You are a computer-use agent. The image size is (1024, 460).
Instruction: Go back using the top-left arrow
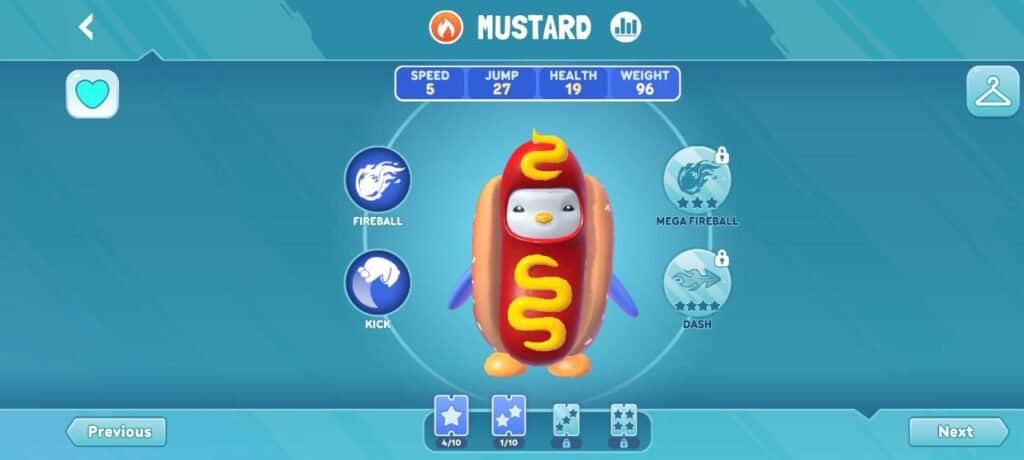(87, 27)
